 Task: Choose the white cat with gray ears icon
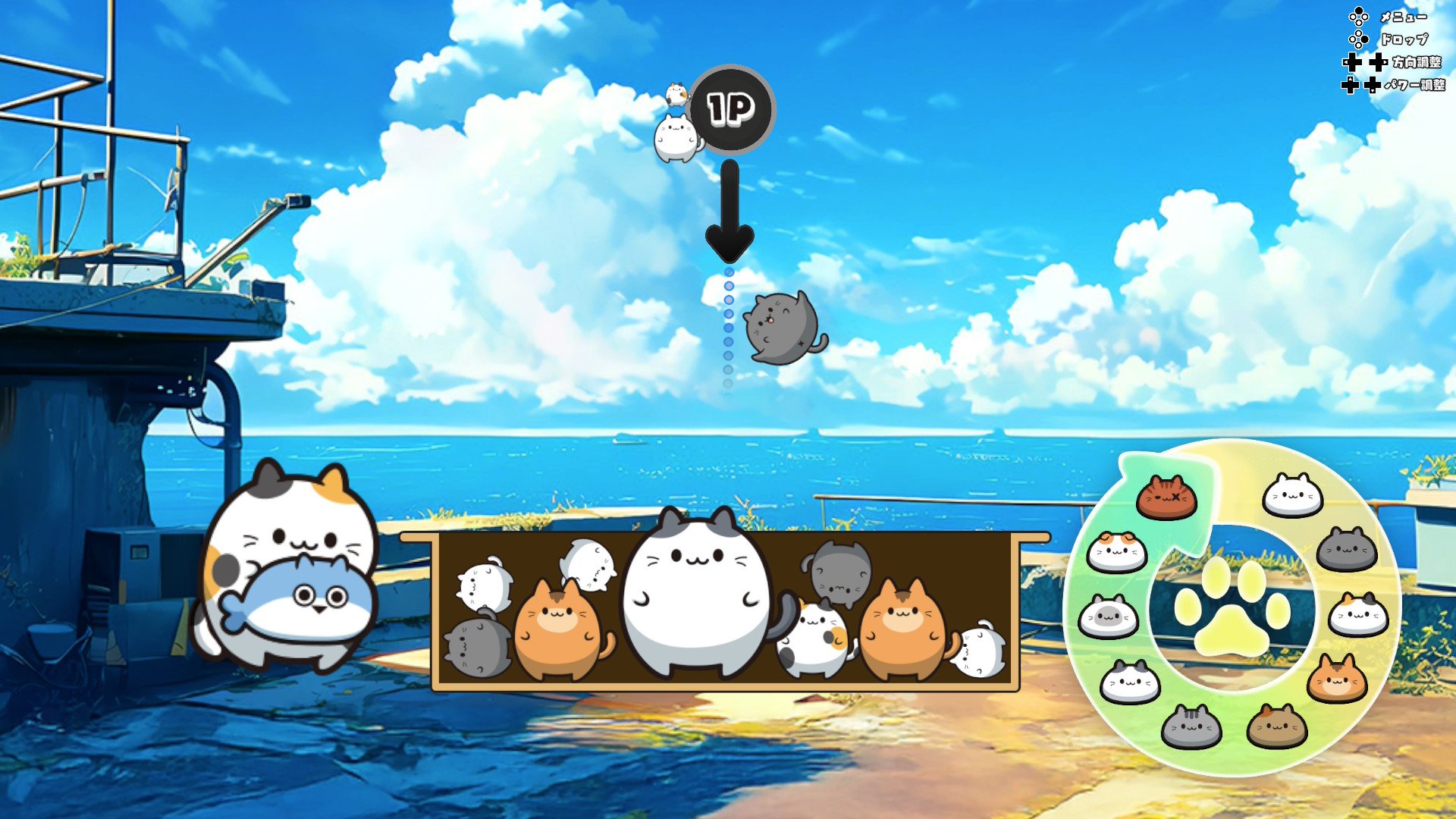(1130, 682)
